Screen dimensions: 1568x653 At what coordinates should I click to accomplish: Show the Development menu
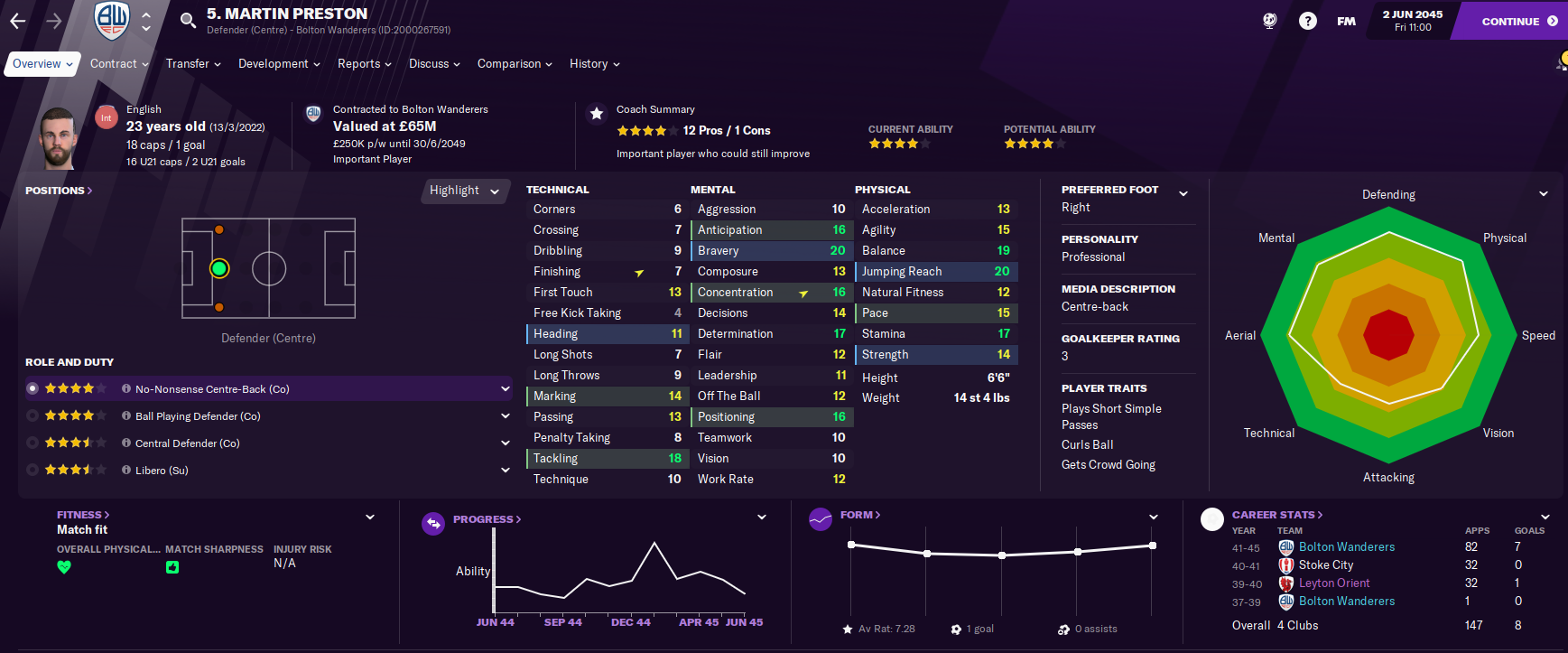(x=279, y=64)
